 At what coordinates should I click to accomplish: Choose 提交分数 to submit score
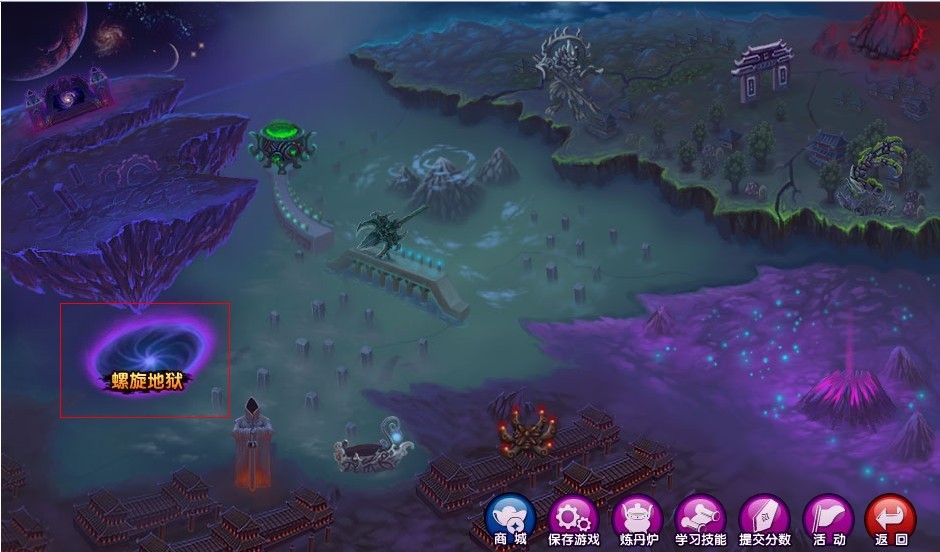[764, 519]
